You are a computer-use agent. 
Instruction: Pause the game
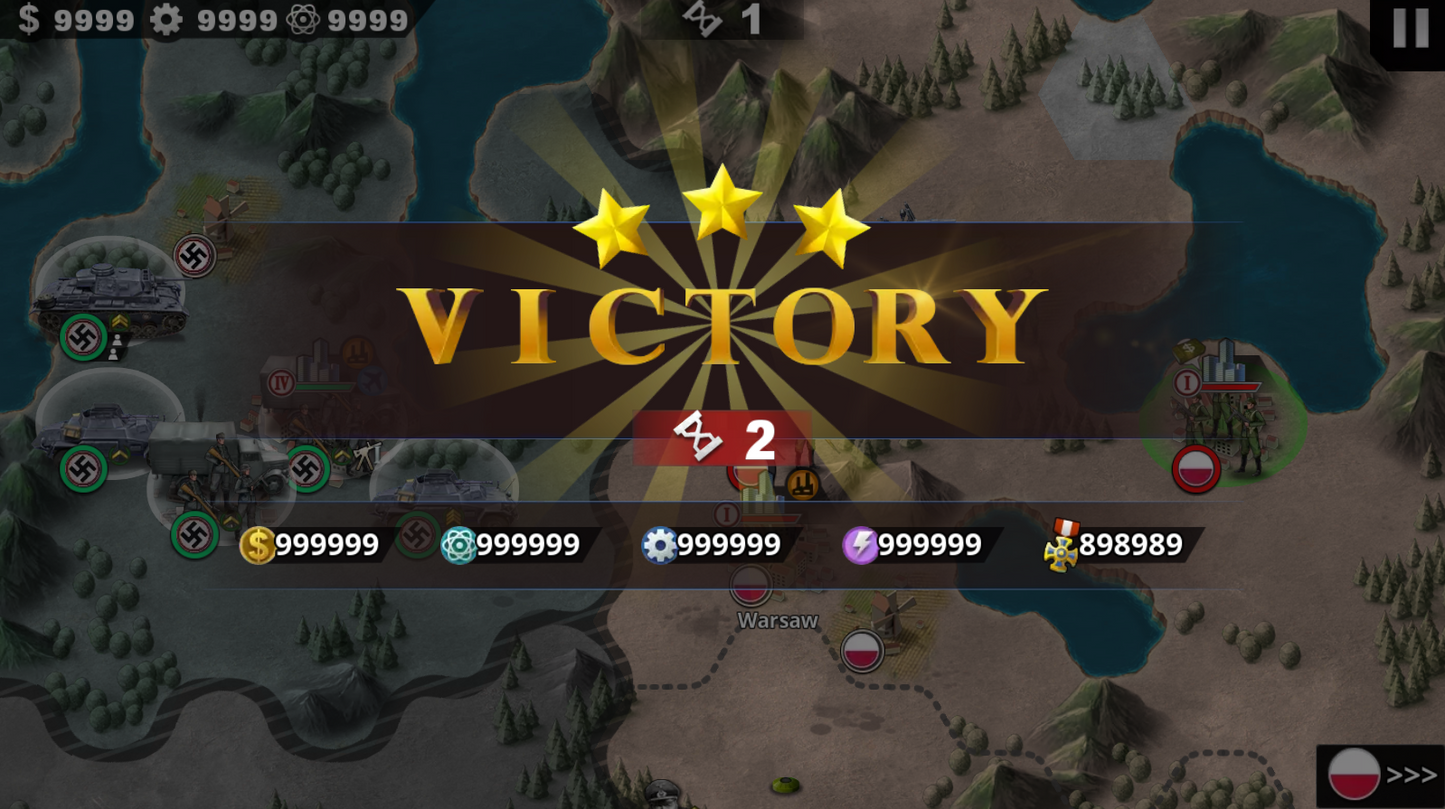[1410, 30]
